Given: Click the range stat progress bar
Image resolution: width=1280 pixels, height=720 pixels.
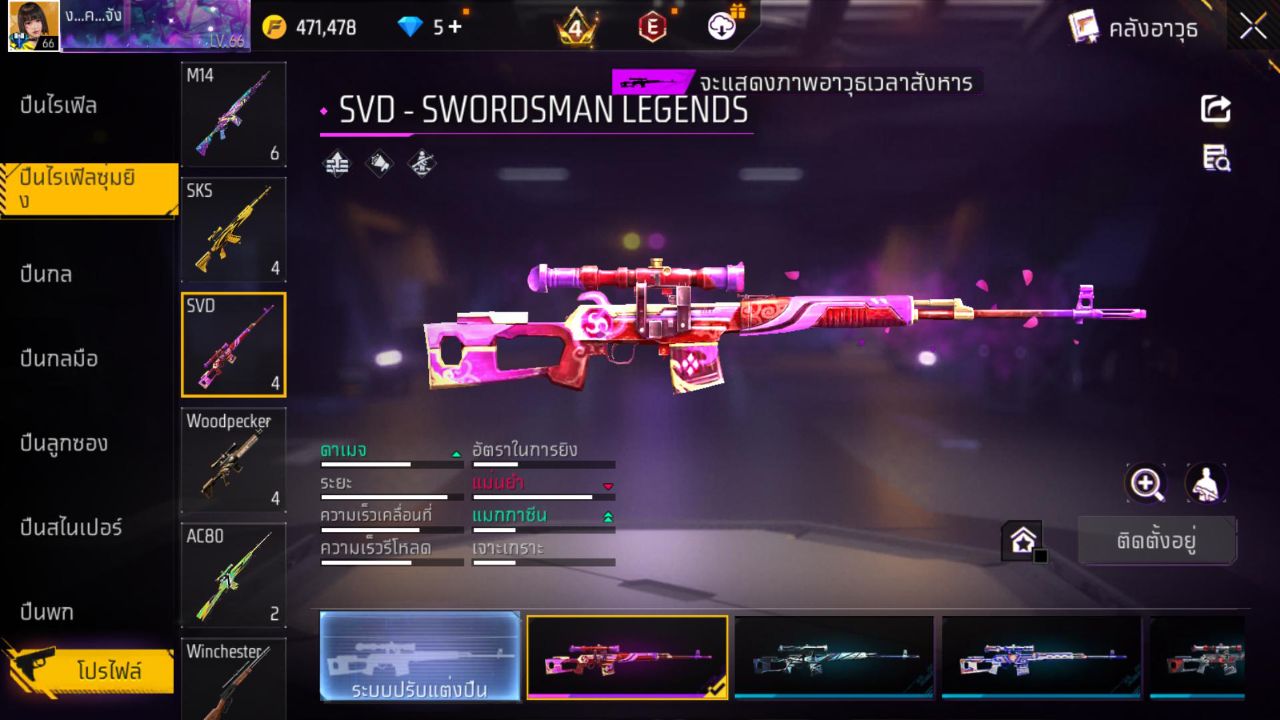Looking at the screenshot, I should 390,496.
